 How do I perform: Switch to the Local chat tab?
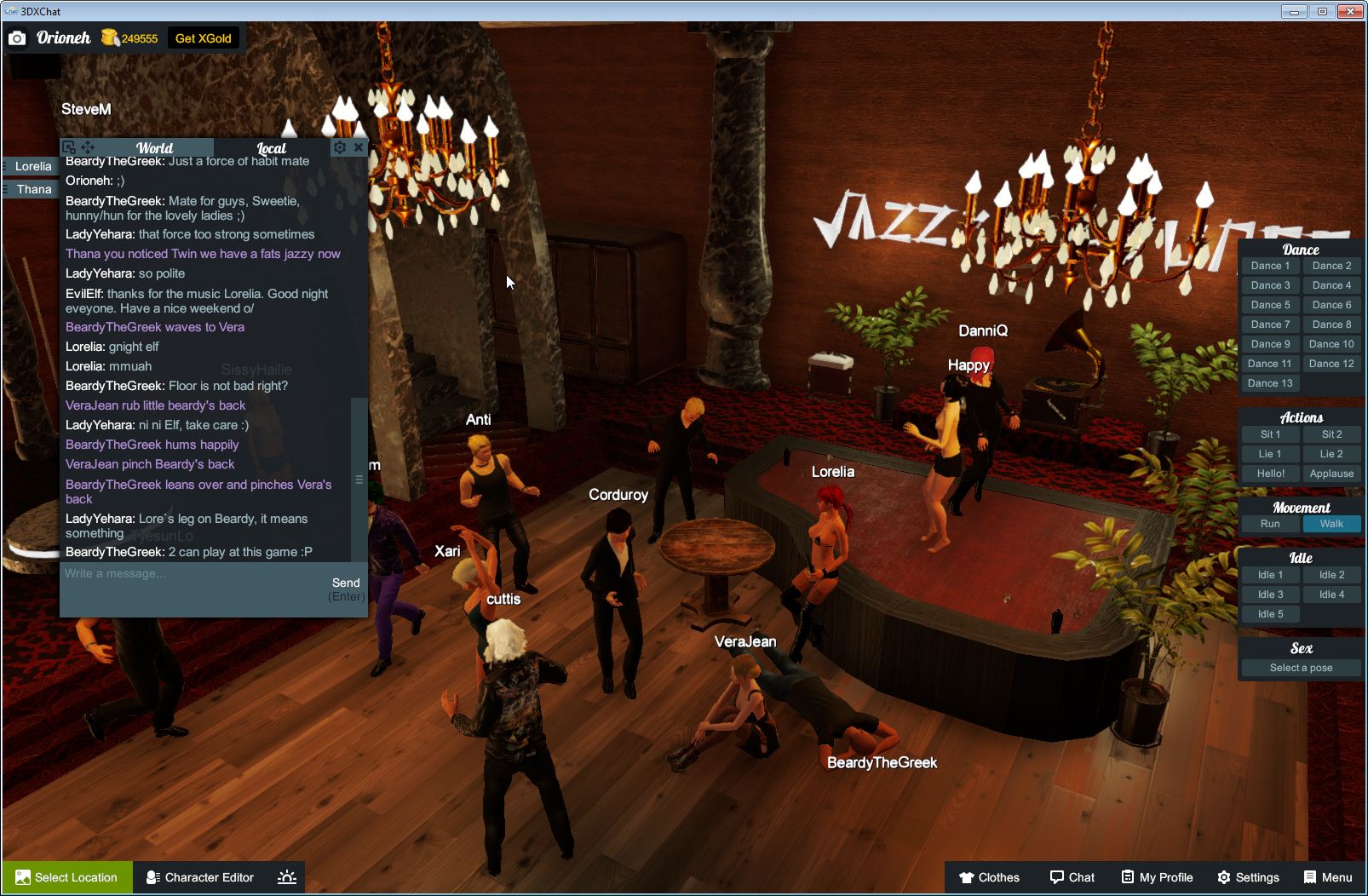click(x=273, y=146)
